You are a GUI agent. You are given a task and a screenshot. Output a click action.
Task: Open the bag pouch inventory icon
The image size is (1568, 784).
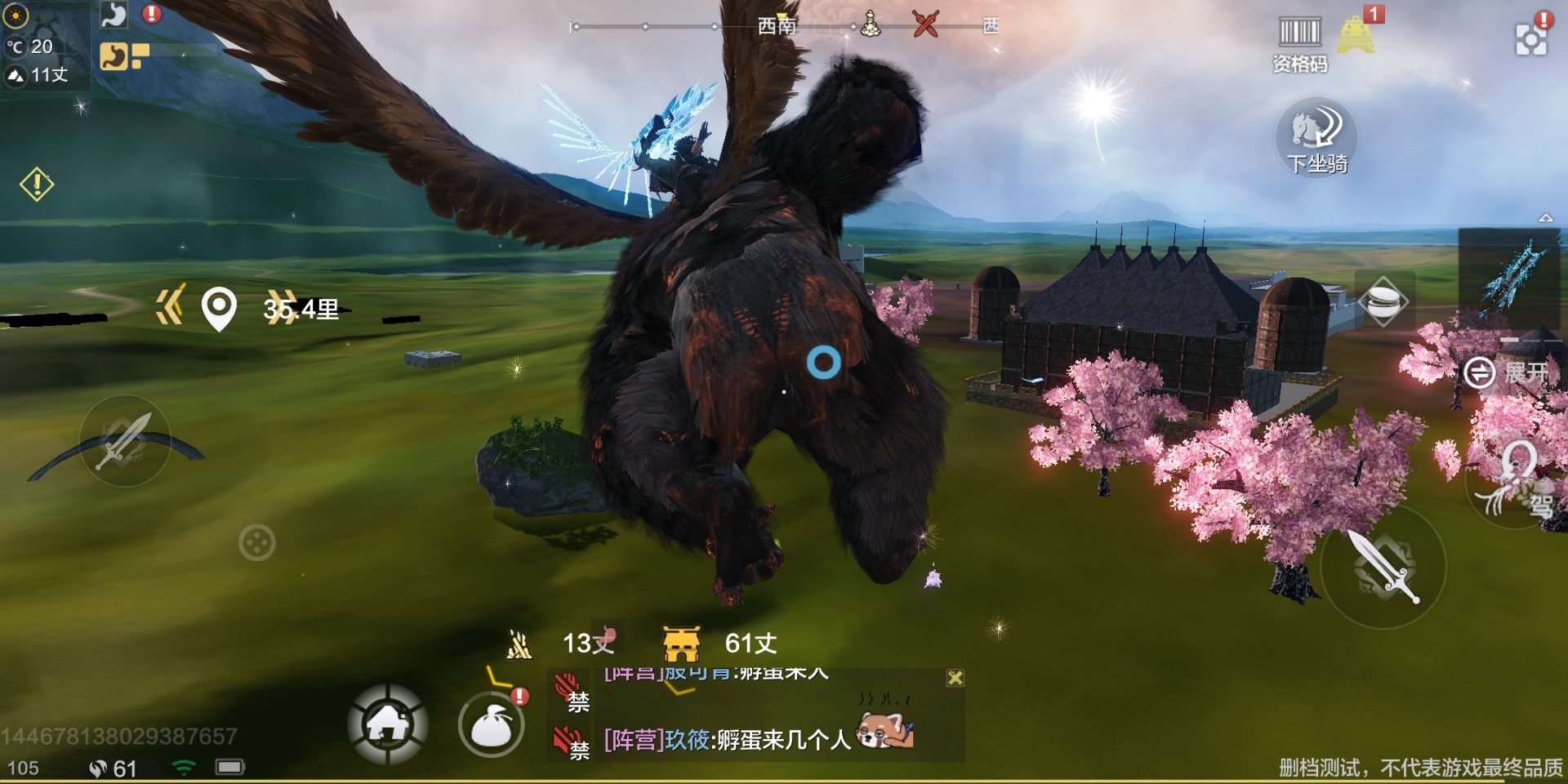492,725
